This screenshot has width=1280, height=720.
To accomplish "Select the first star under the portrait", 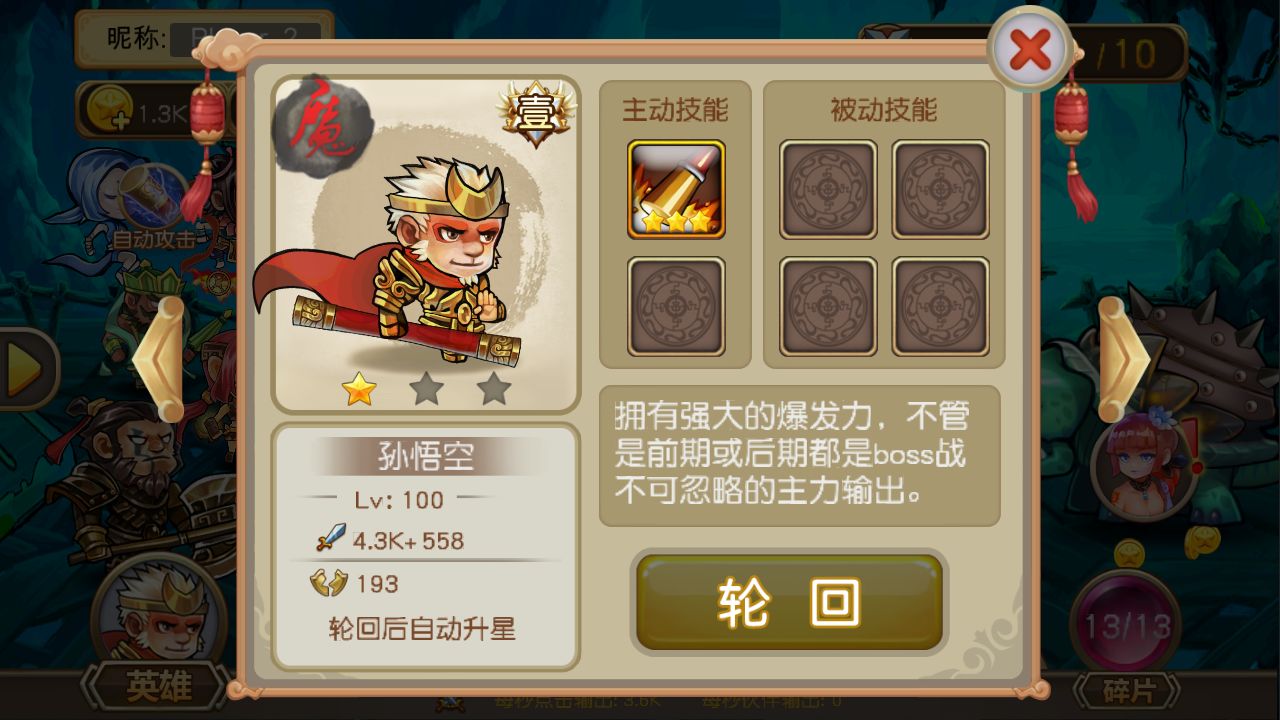I will pyautogui.click(x=361, y=390).
